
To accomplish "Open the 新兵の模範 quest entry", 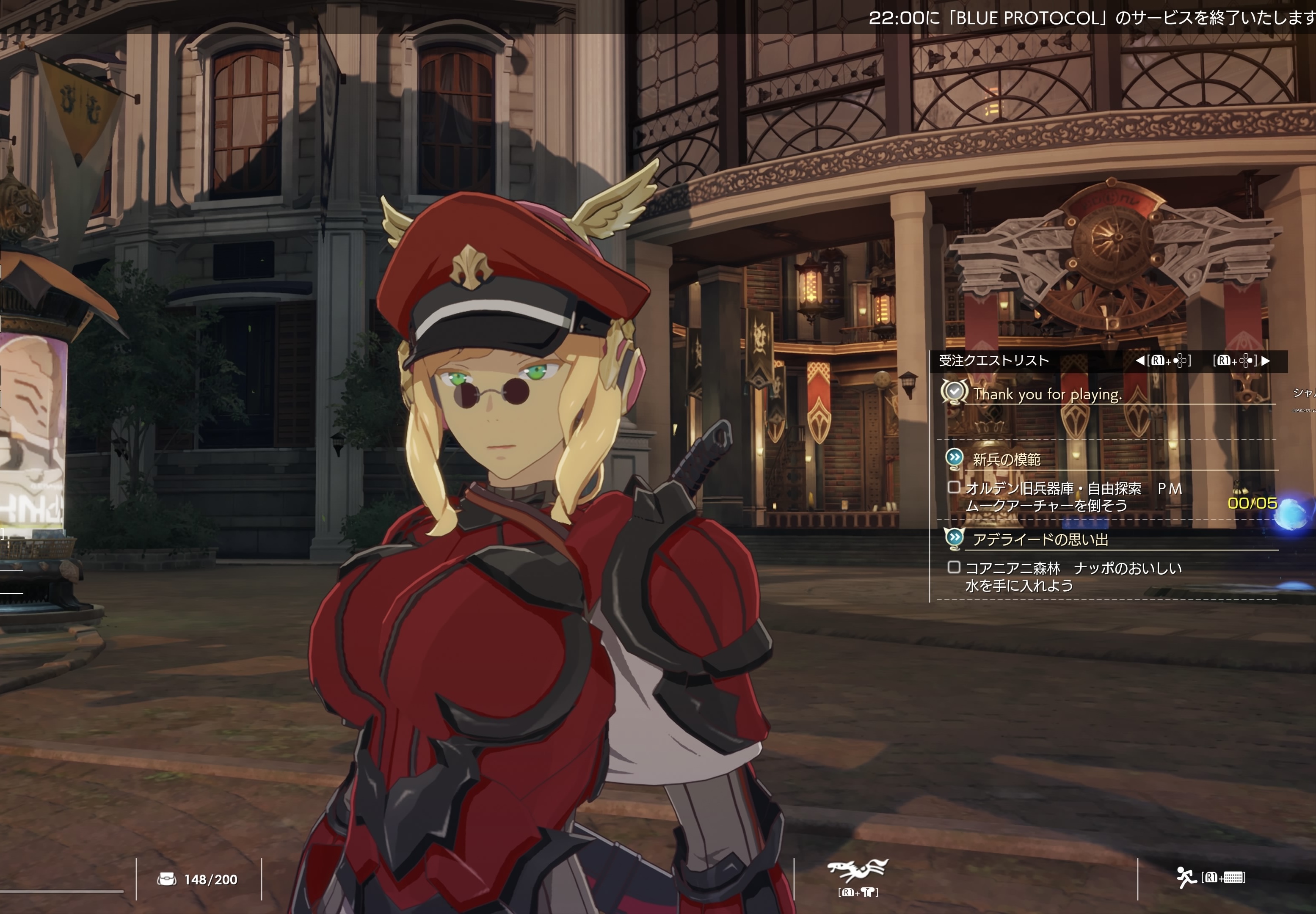I will (x=1006, y=459).
